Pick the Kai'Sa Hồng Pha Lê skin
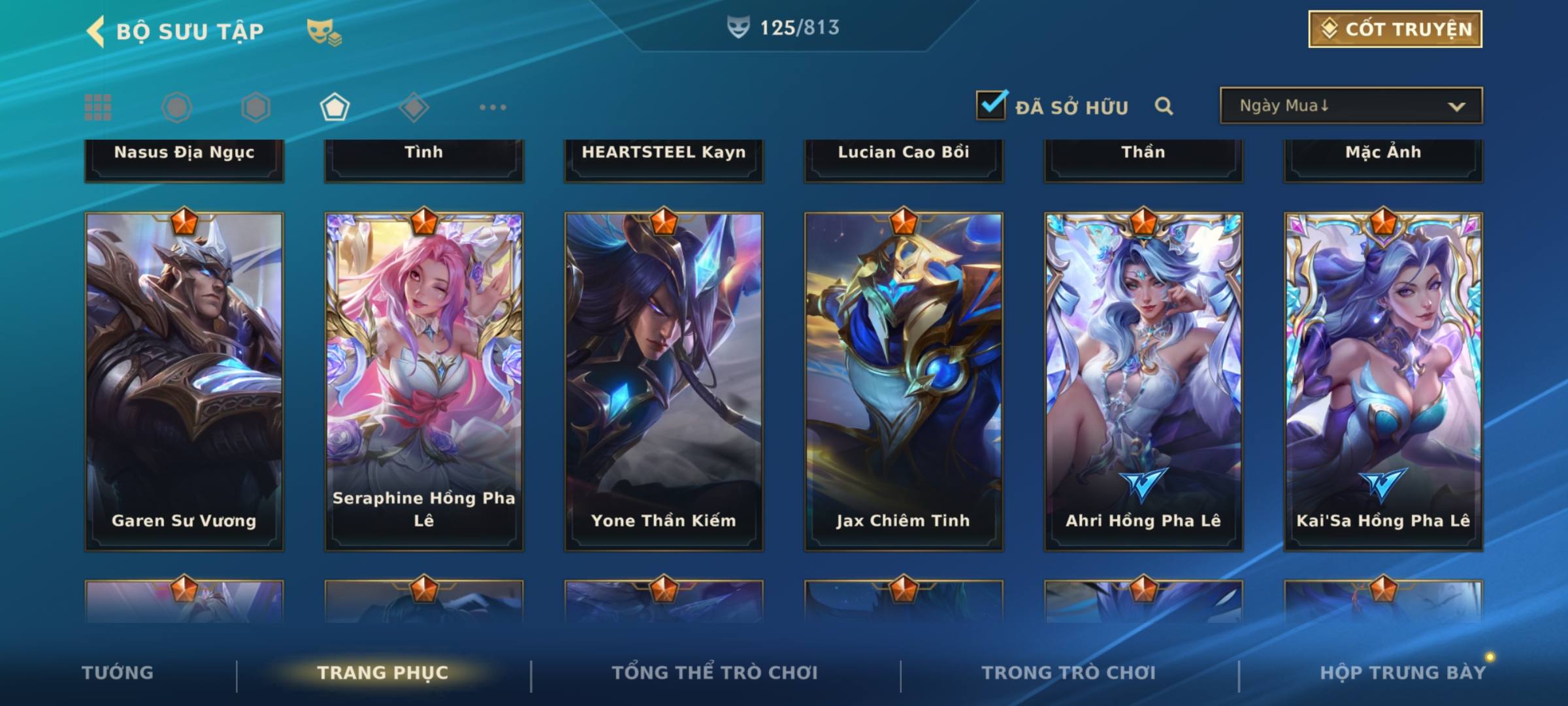The image size is (1568, 706). (x=1383, y=381)
